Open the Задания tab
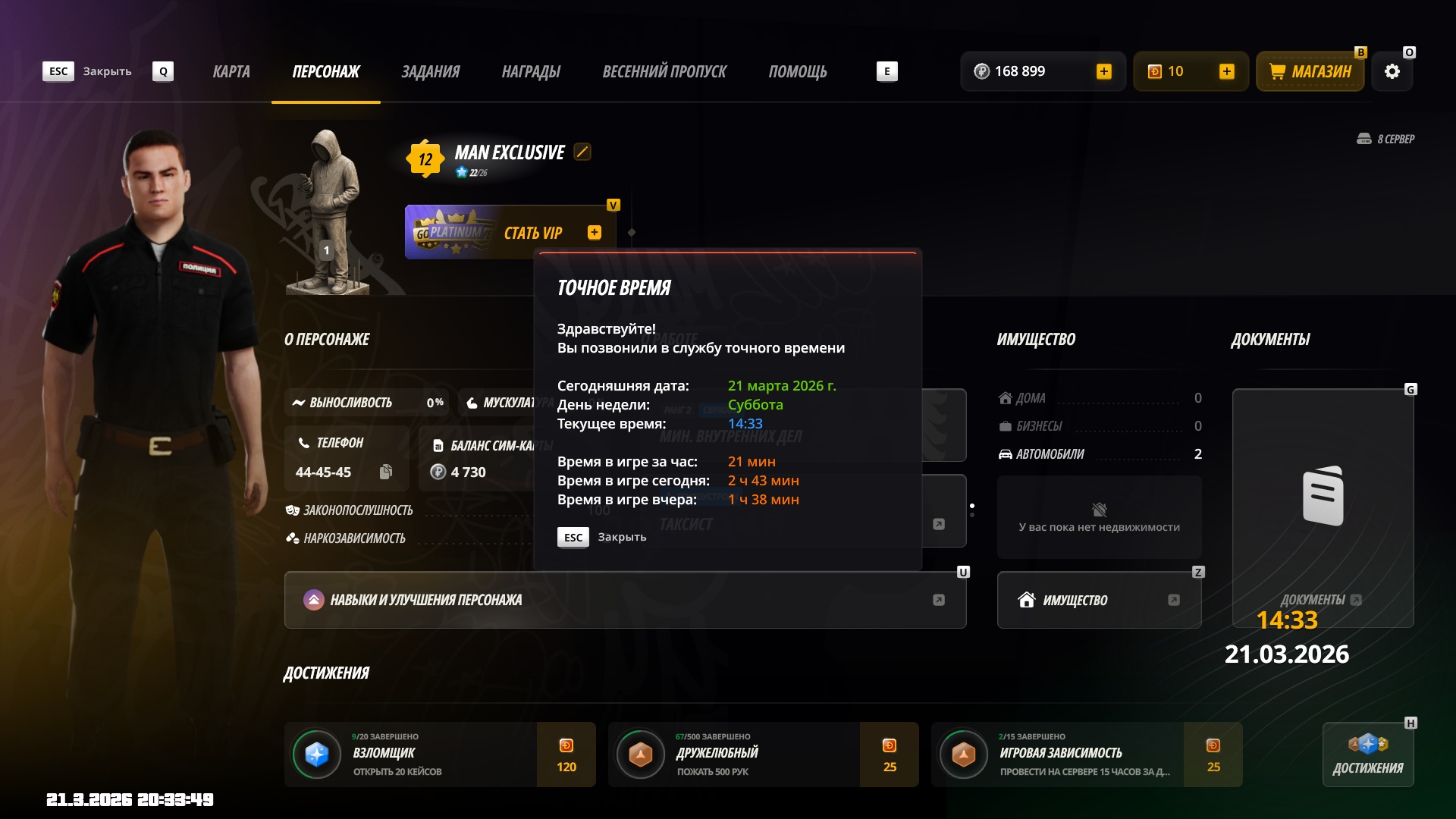The height and width of the screenshot is (819, 1456). pos(430,71)
